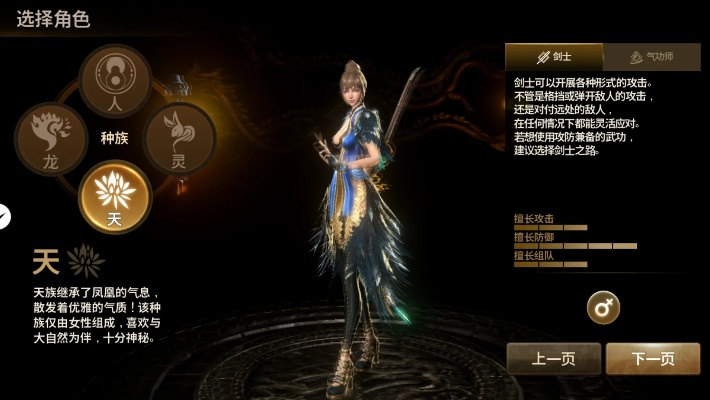Proceed with 下一页 button

(x=653, y=358)
